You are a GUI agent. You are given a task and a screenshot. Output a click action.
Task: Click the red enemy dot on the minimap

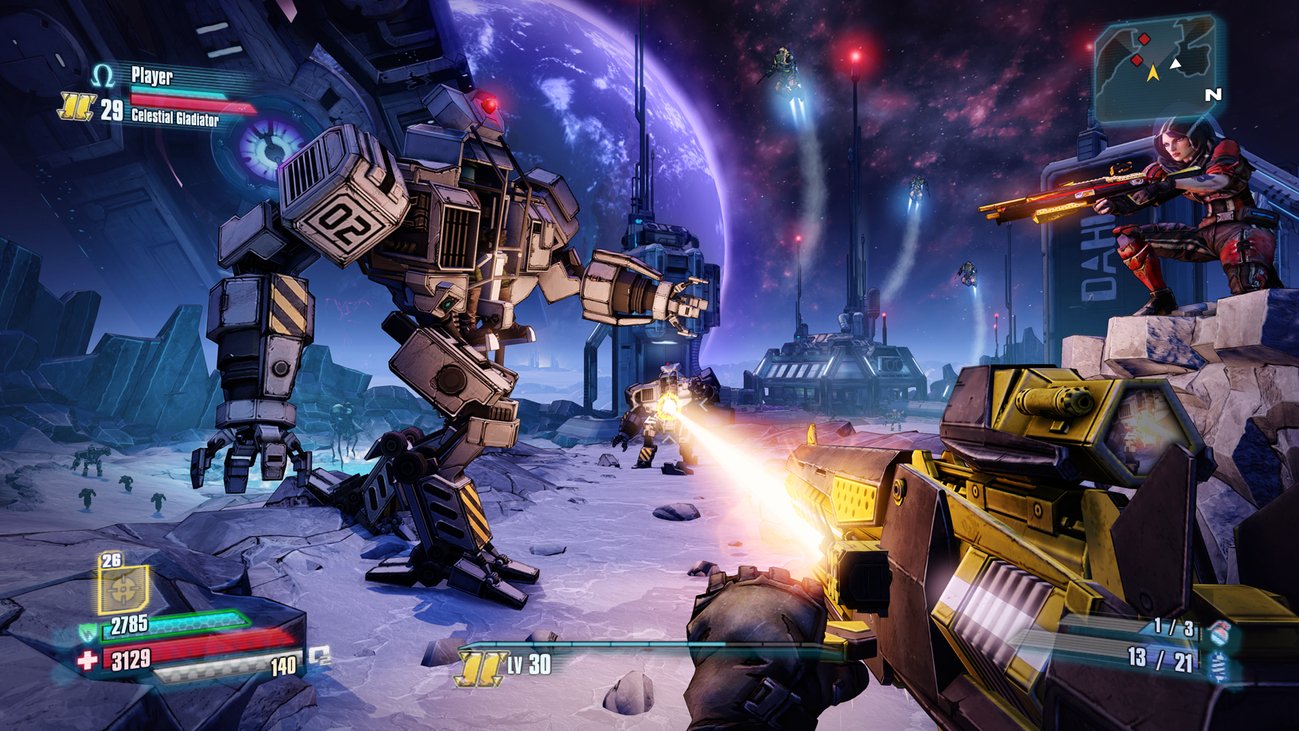point(1143,39)
